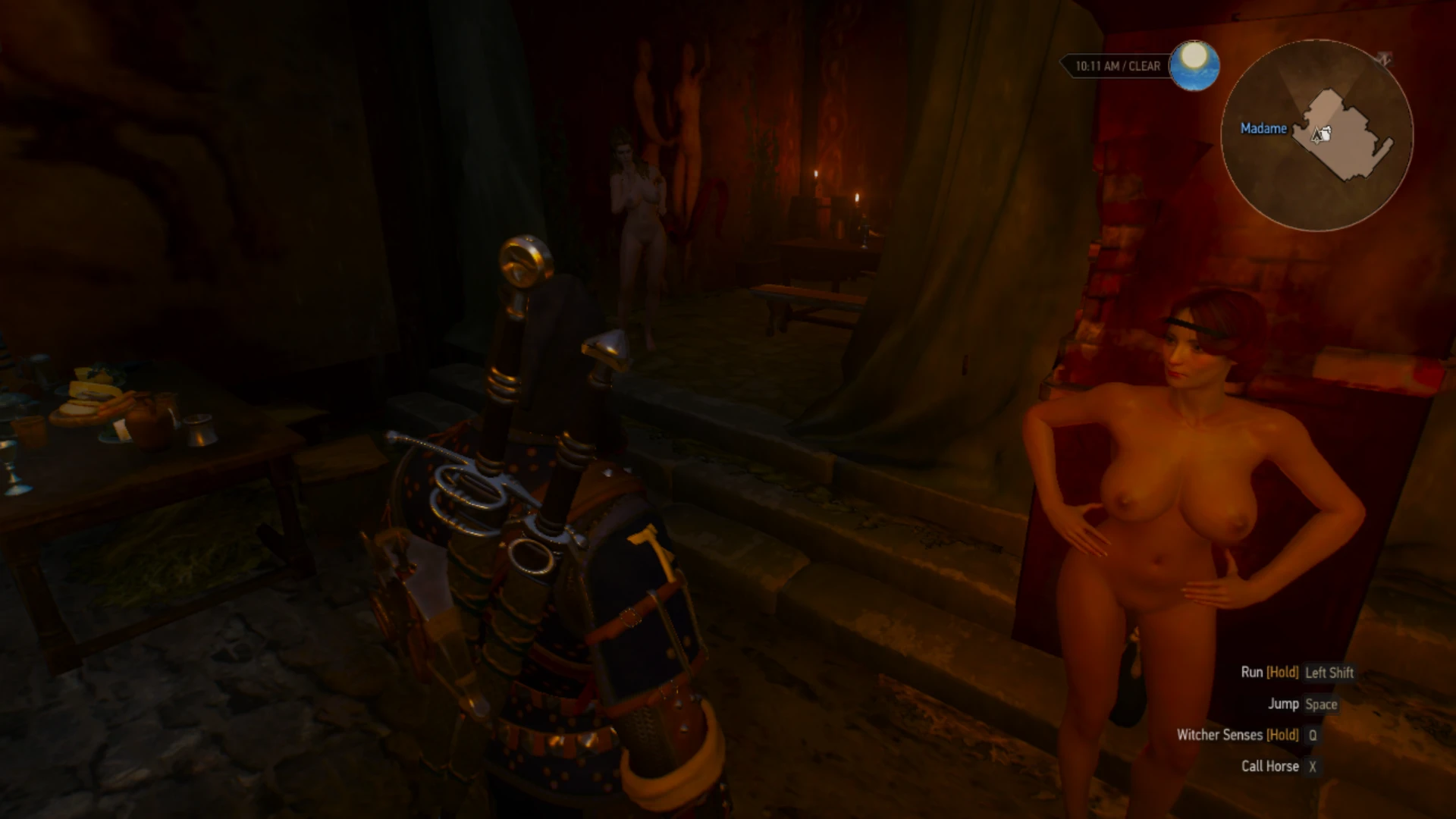The image size is (1456, 819).
Task: Click the Call Horse X key badge
Action: 1312,766
